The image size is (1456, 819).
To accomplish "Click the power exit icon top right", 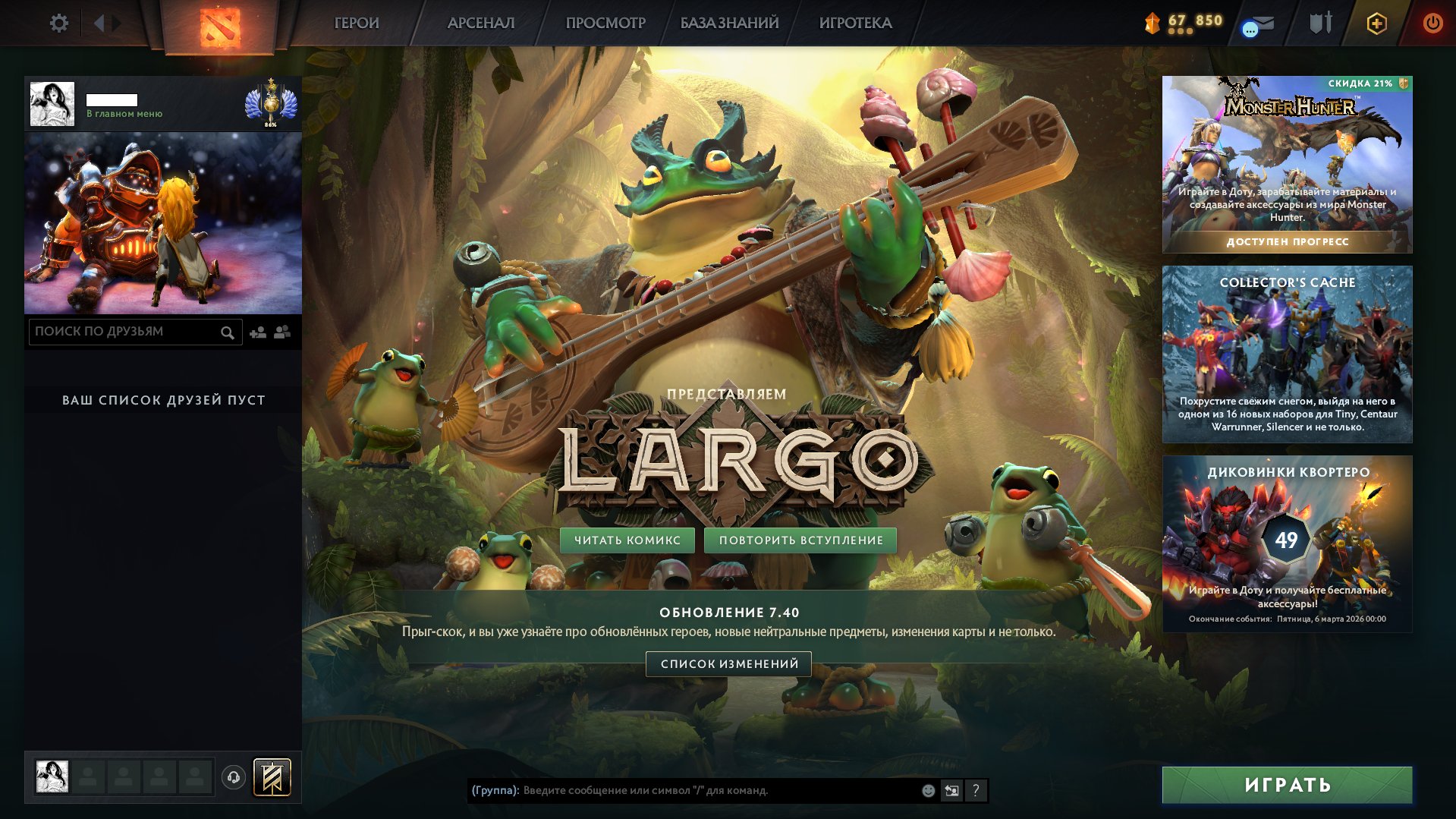I will coord(1432,23).
